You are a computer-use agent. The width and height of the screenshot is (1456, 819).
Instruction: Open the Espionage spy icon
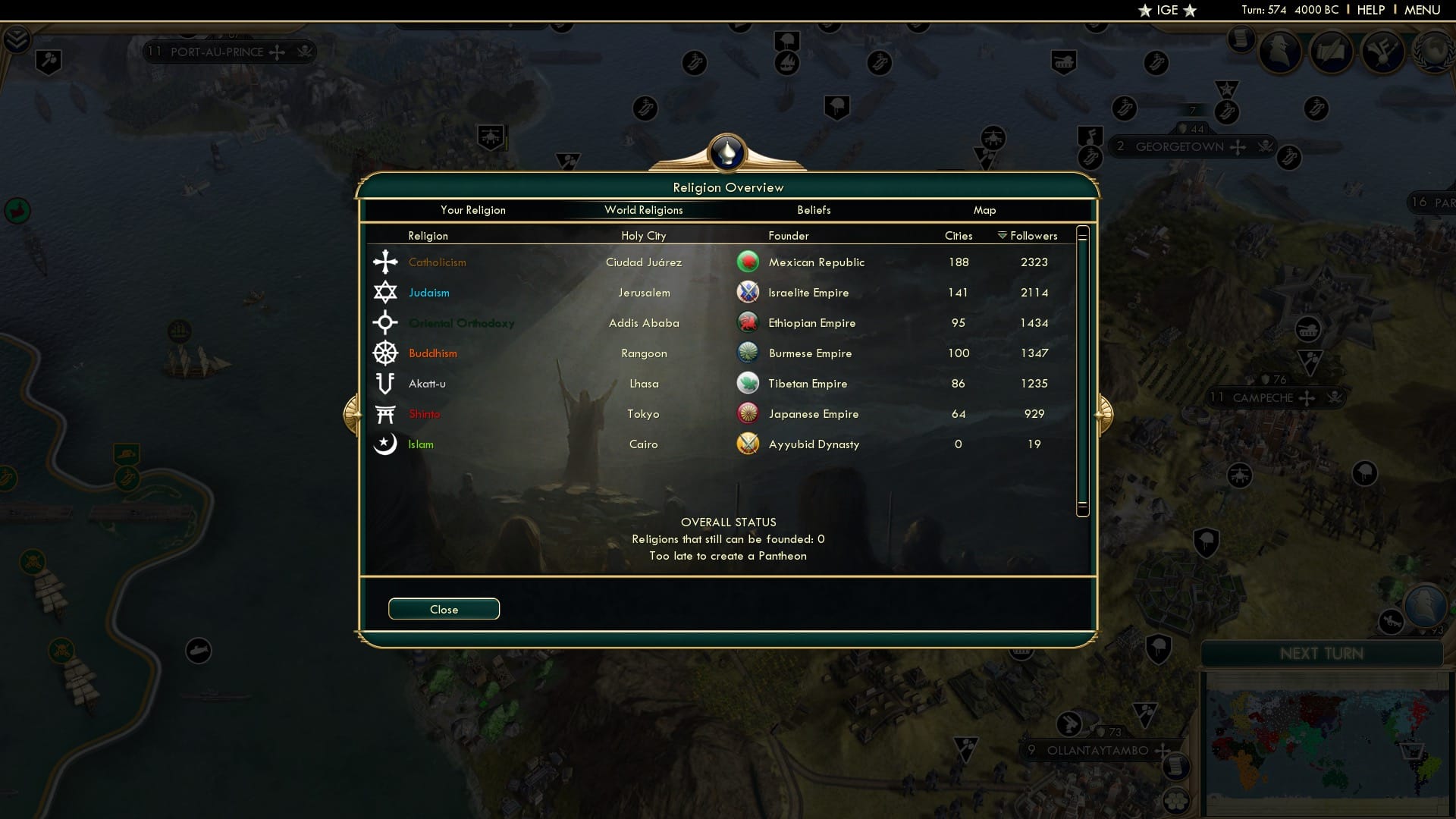1282,52
